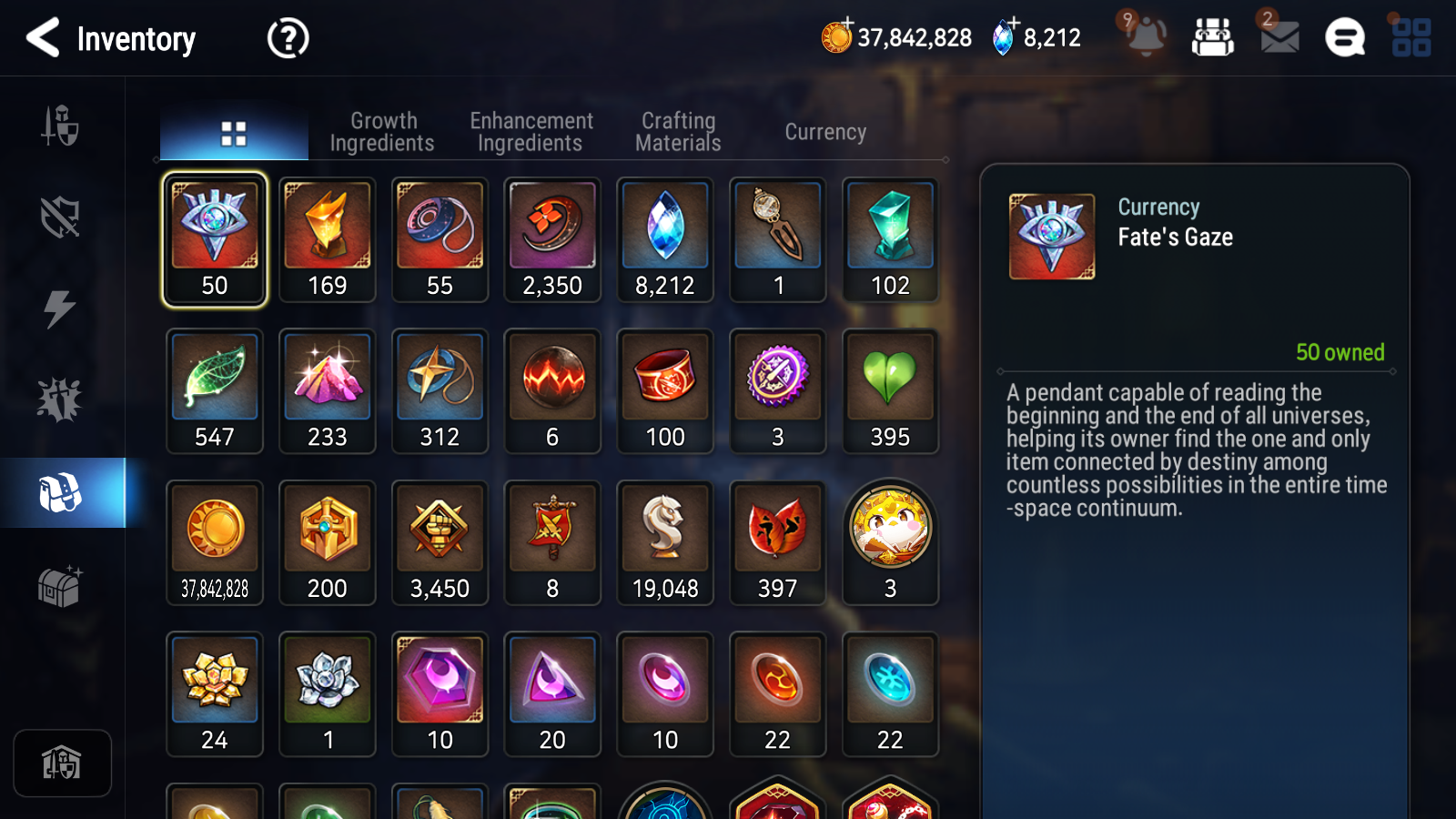Open the Crafting Materials tab
Image resolution: width=1456 pixels, height=819 pixels.
click(677, 131)
